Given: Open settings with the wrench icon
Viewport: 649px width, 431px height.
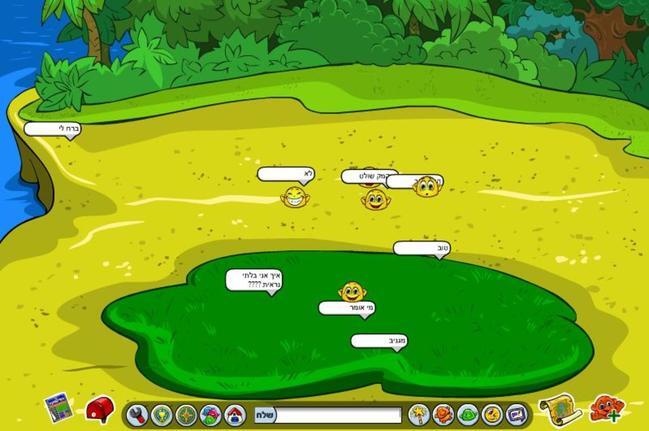Looking at the screenshot, I should coord(137,414).
